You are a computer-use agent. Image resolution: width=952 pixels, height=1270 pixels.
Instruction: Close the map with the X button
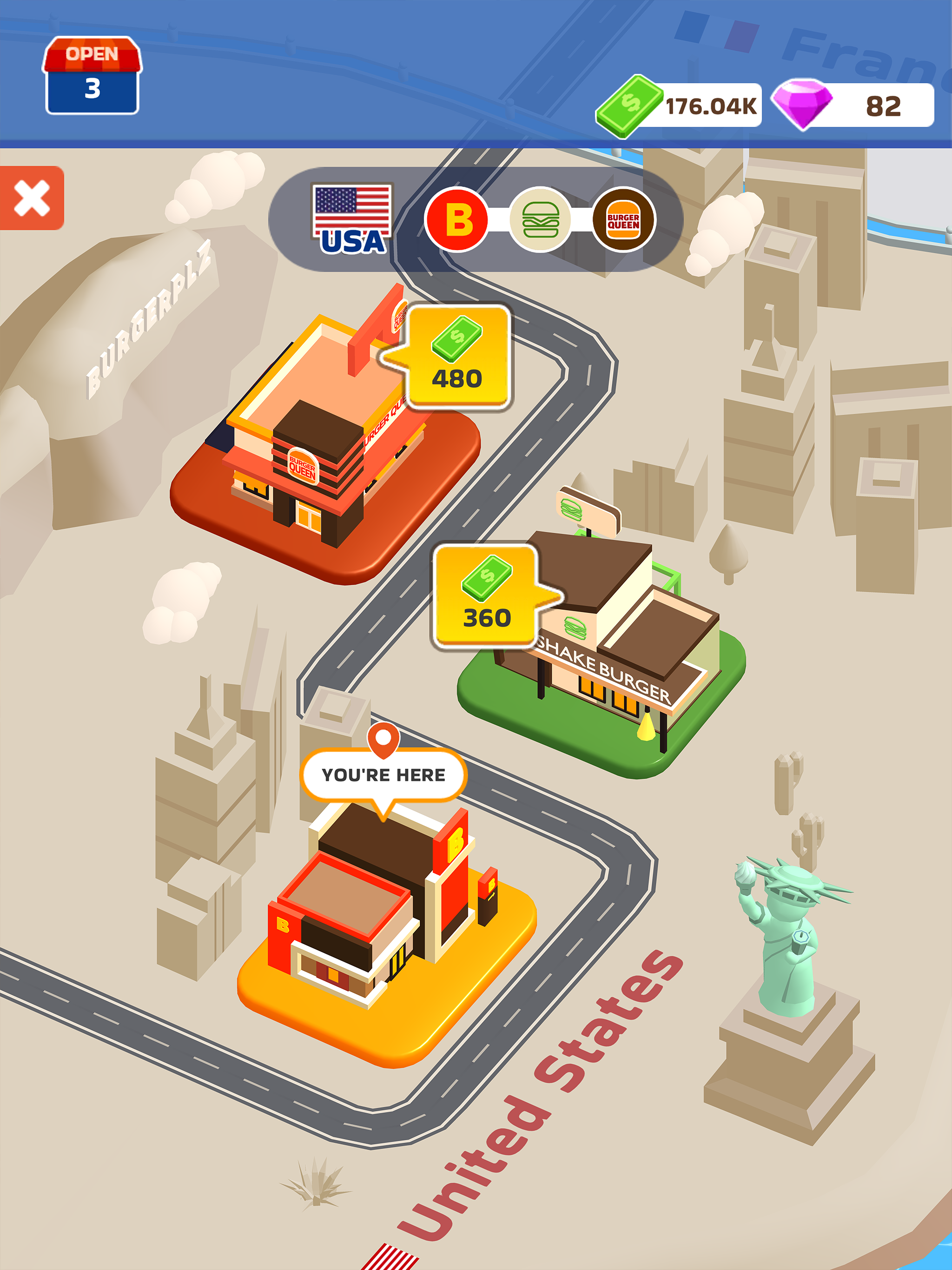click(x=32, y=198)
